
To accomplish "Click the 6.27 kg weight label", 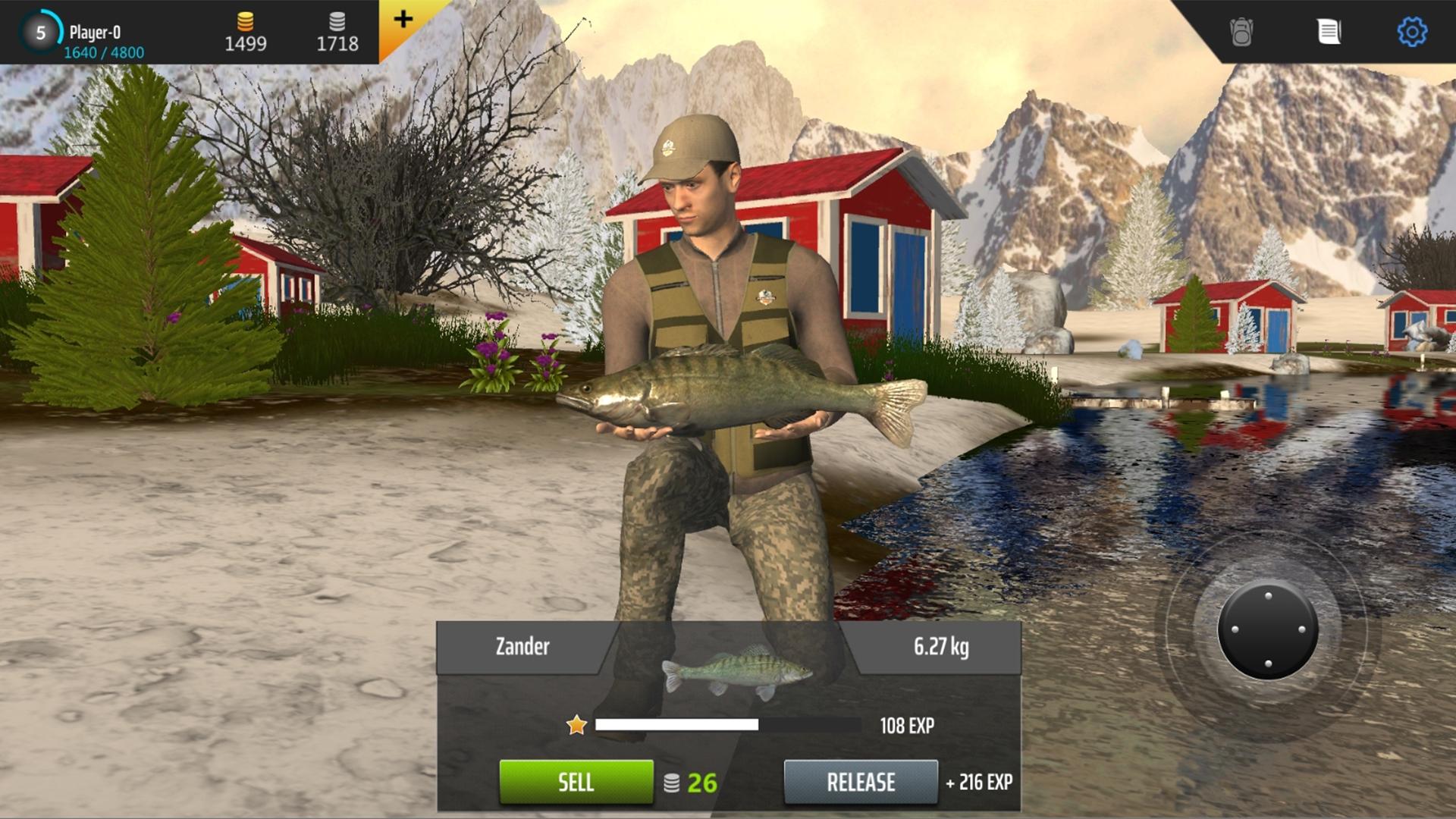I will (x=940, y=647).
